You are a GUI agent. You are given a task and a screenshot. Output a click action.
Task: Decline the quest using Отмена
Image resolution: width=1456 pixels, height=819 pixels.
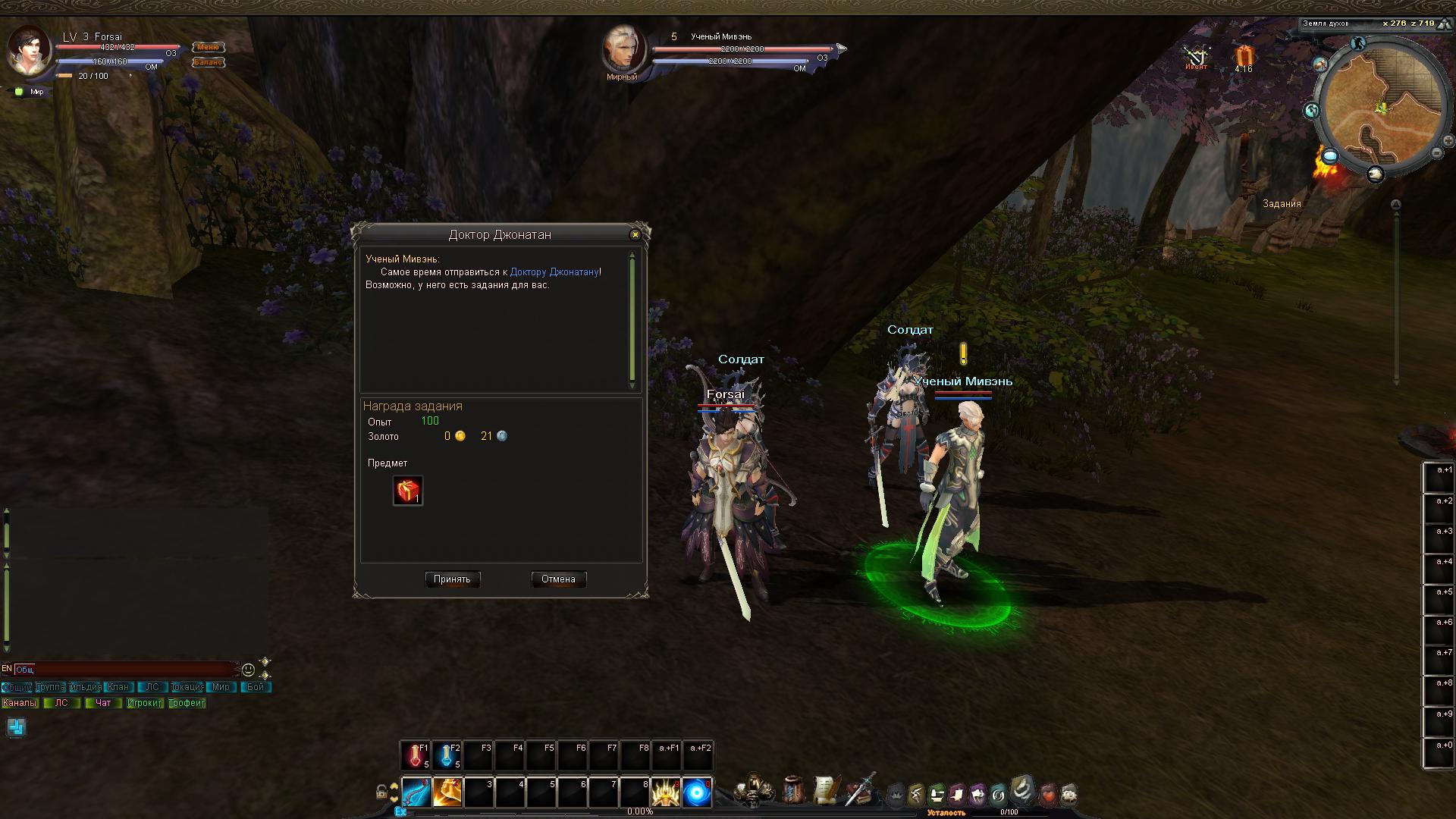click(x=558, y=579)
